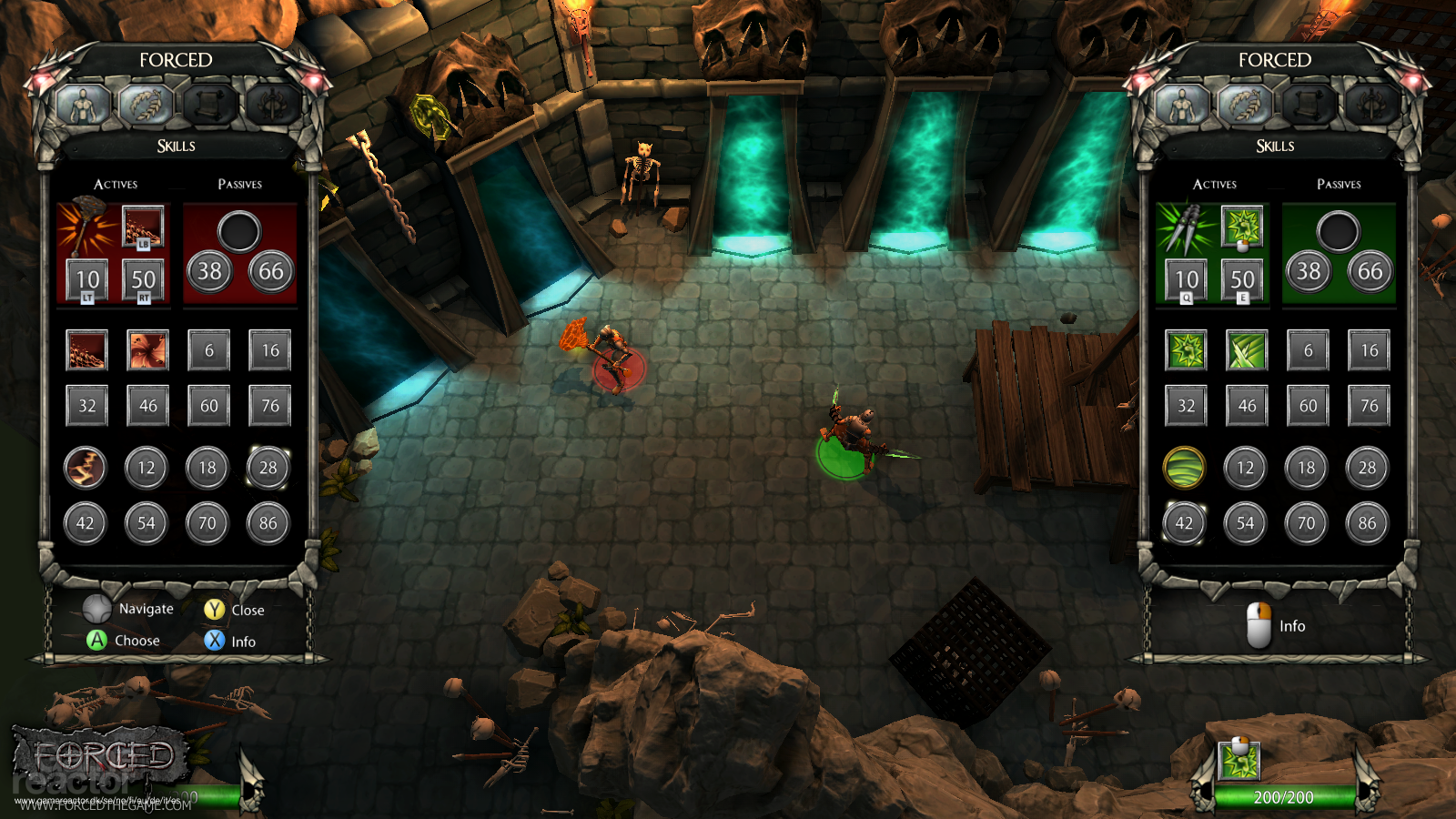
Task: Select the green striped passive skill orb
Action: (1185, 468)
